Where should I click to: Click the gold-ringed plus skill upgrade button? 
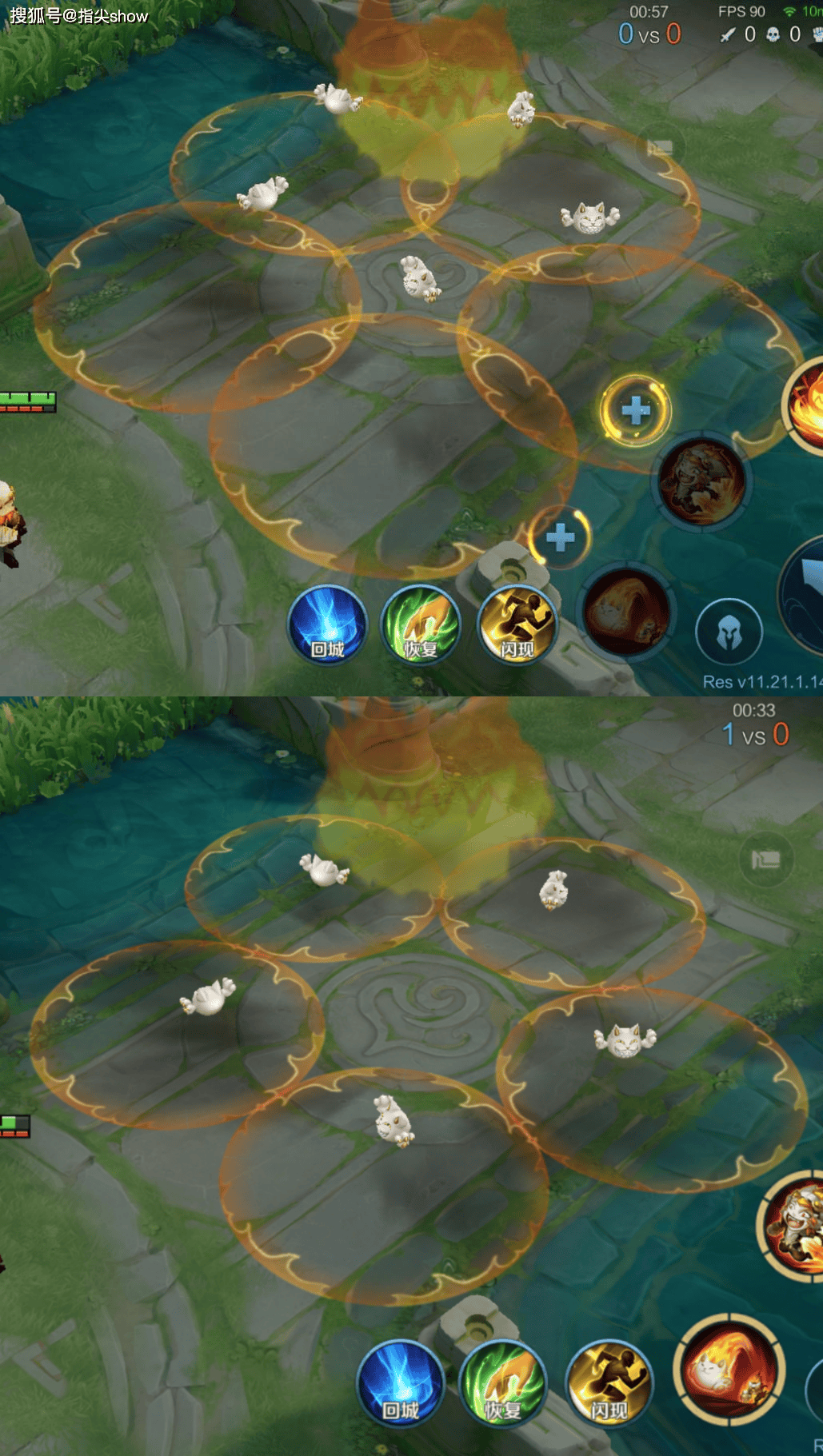coord(636,411)
